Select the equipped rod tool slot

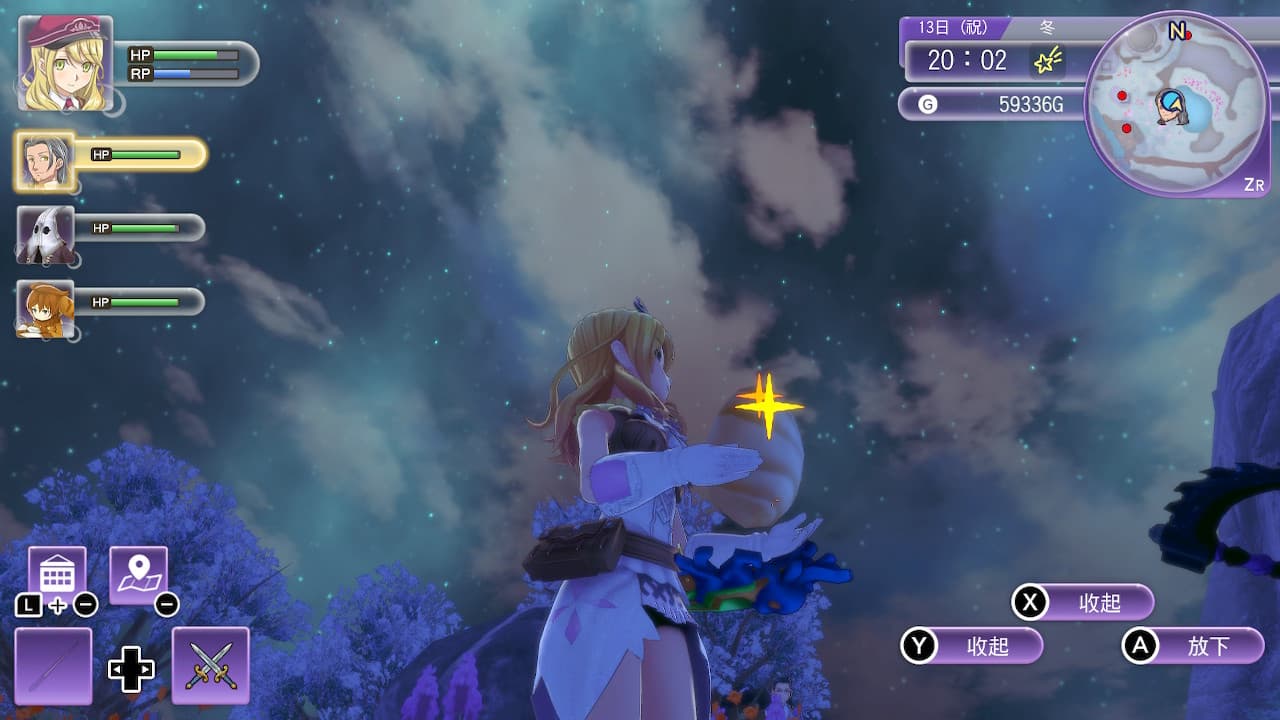coord(53,665)
